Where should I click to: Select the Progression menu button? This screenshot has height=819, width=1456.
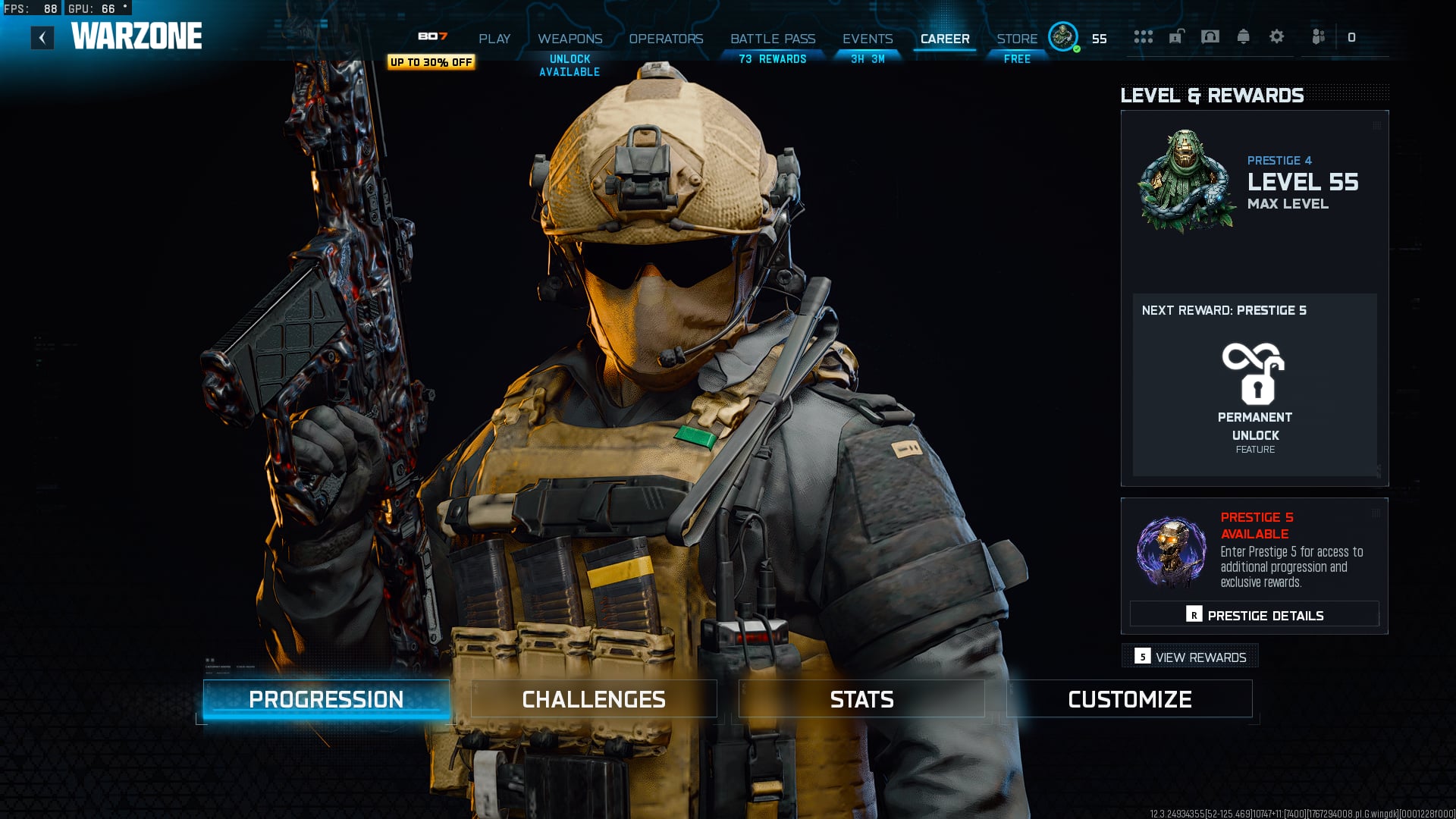click(326, 699)
